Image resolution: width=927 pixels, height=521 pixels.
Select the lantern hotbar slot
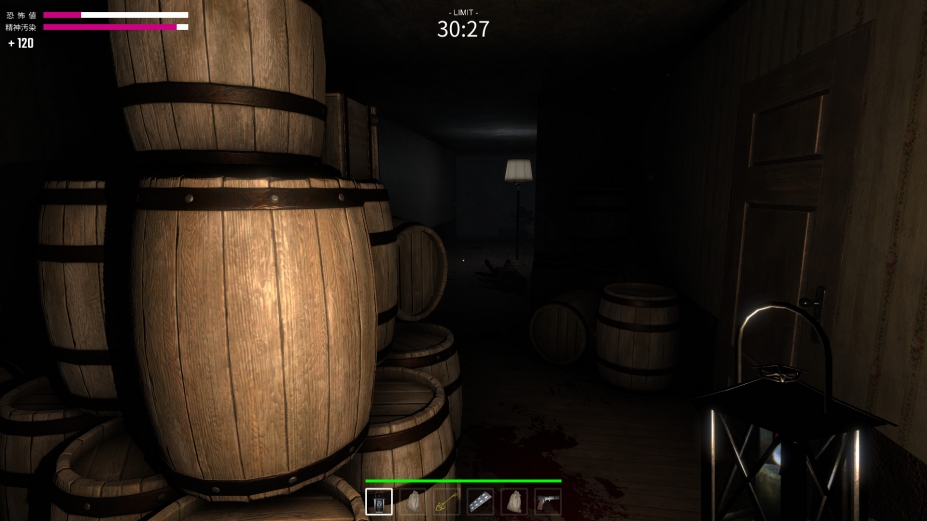tap(379, 501)
